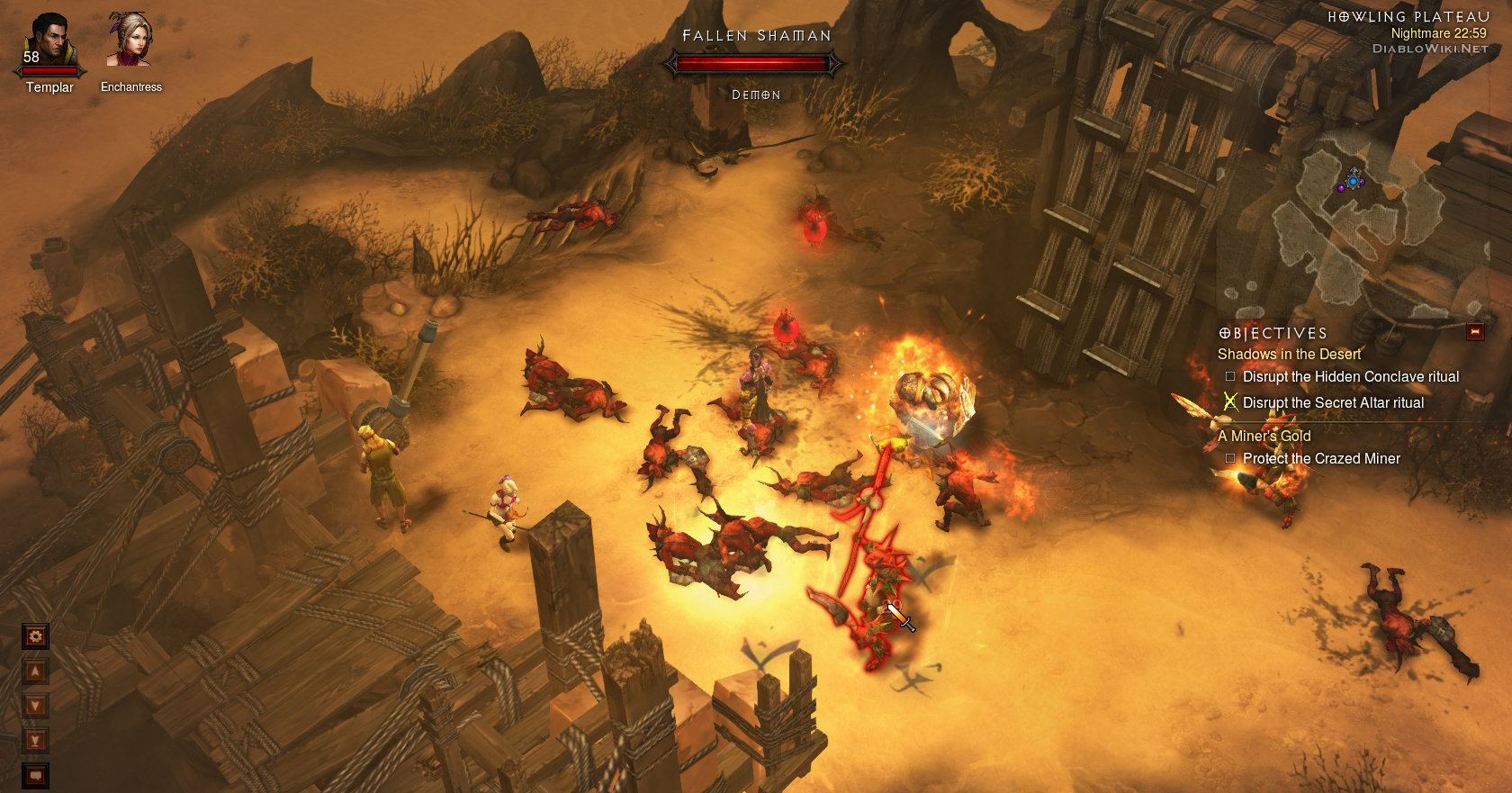Viewport: 1512px width, 793px height.
Task: Open chat options with the gear button
Action: tap(35, 637)
